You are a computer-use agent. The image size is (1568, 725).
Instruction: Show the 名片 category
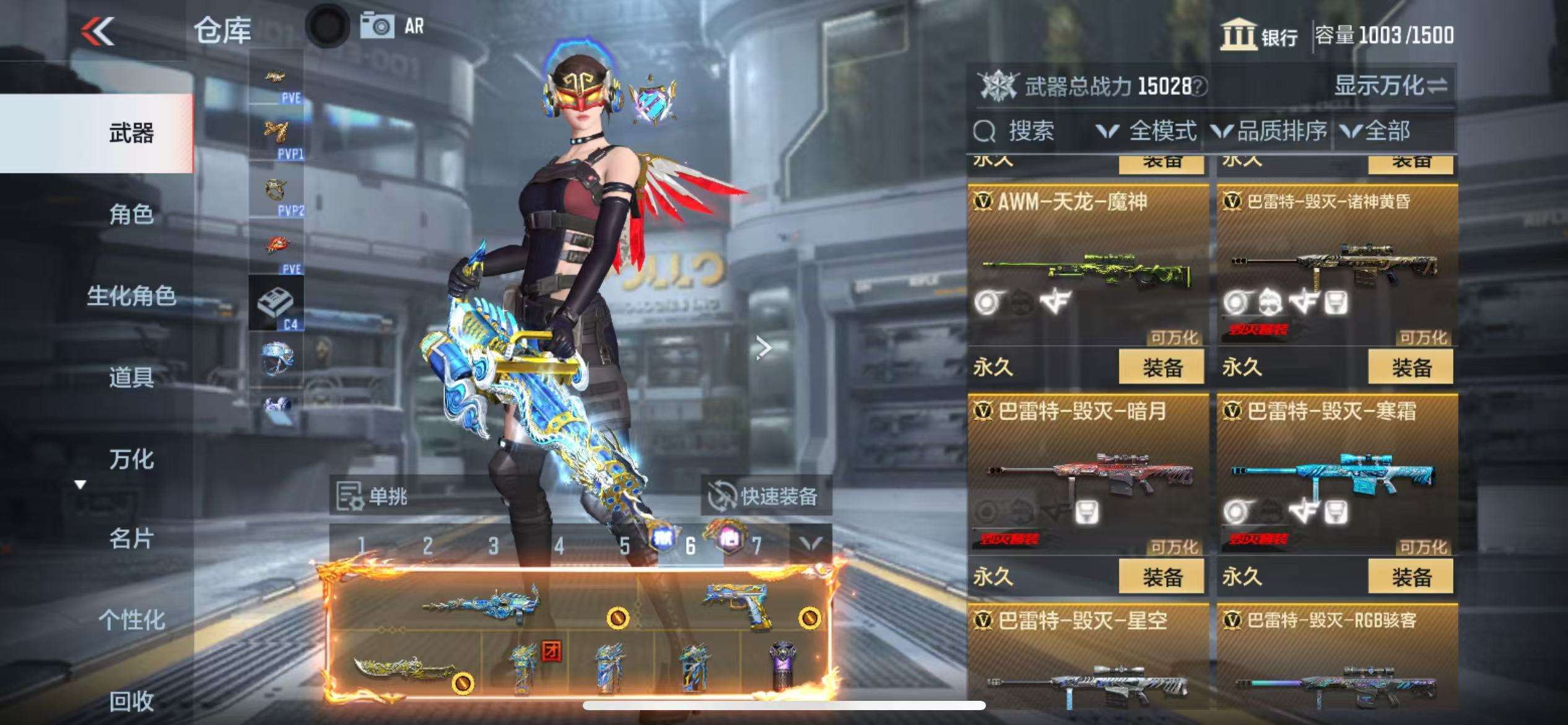pos(131,539)
